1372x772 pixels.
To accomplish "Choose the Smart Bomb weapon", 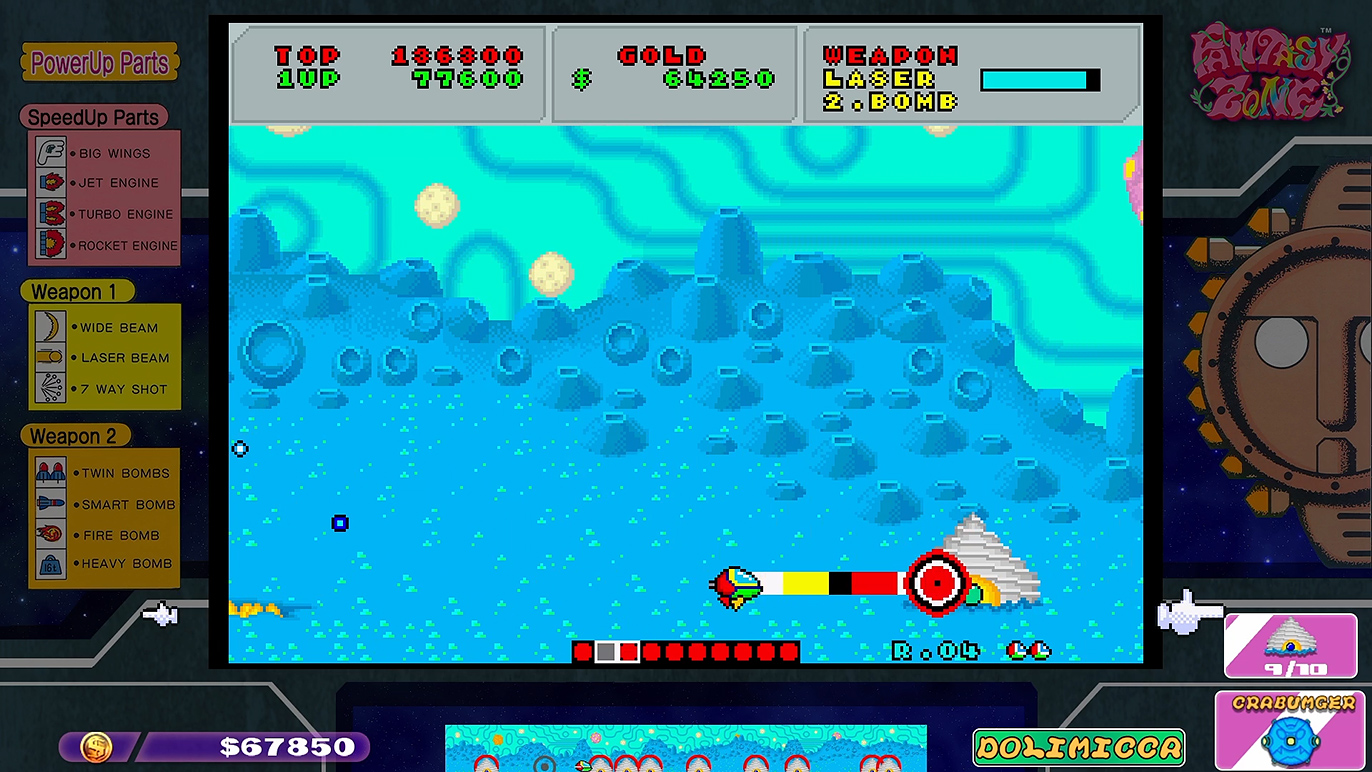I will click(104, 504).
